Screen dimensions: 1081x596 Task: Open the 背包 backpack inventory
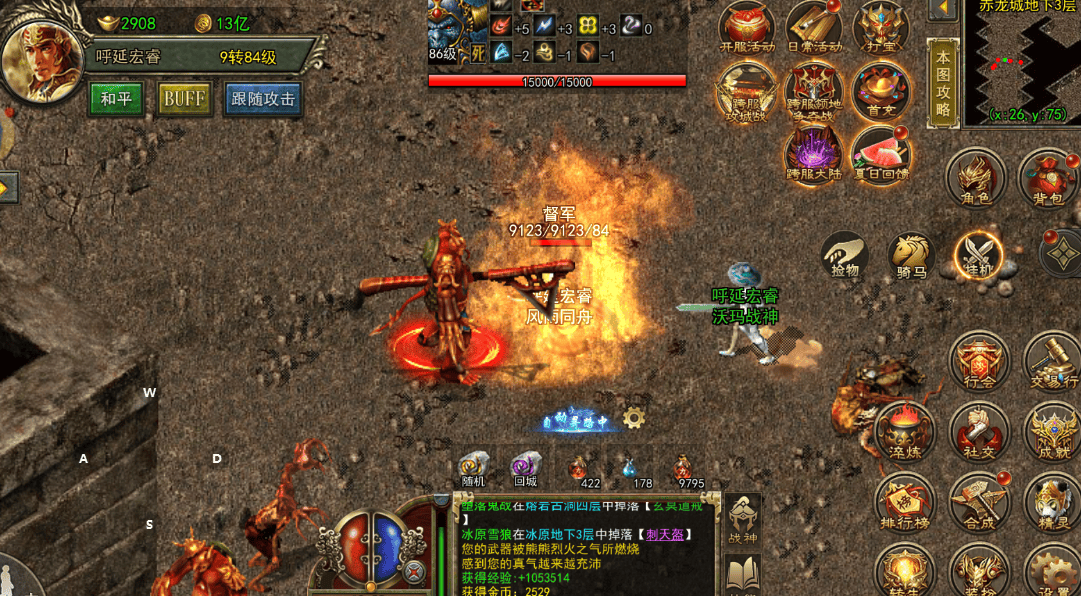pos(1047,178)
